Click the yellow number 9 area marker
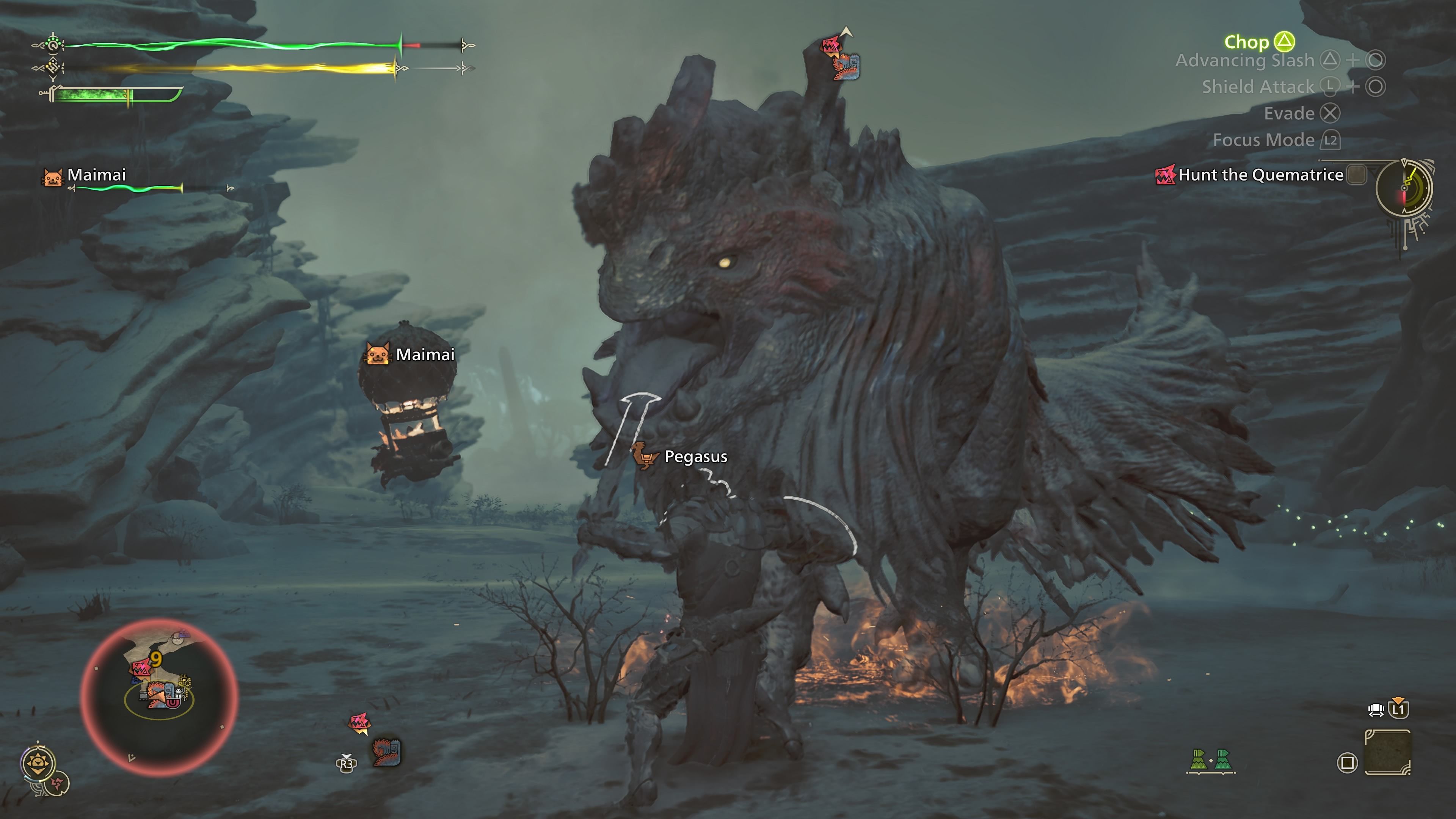Screen dimensions: 1456x819 [x=156, y=659]
